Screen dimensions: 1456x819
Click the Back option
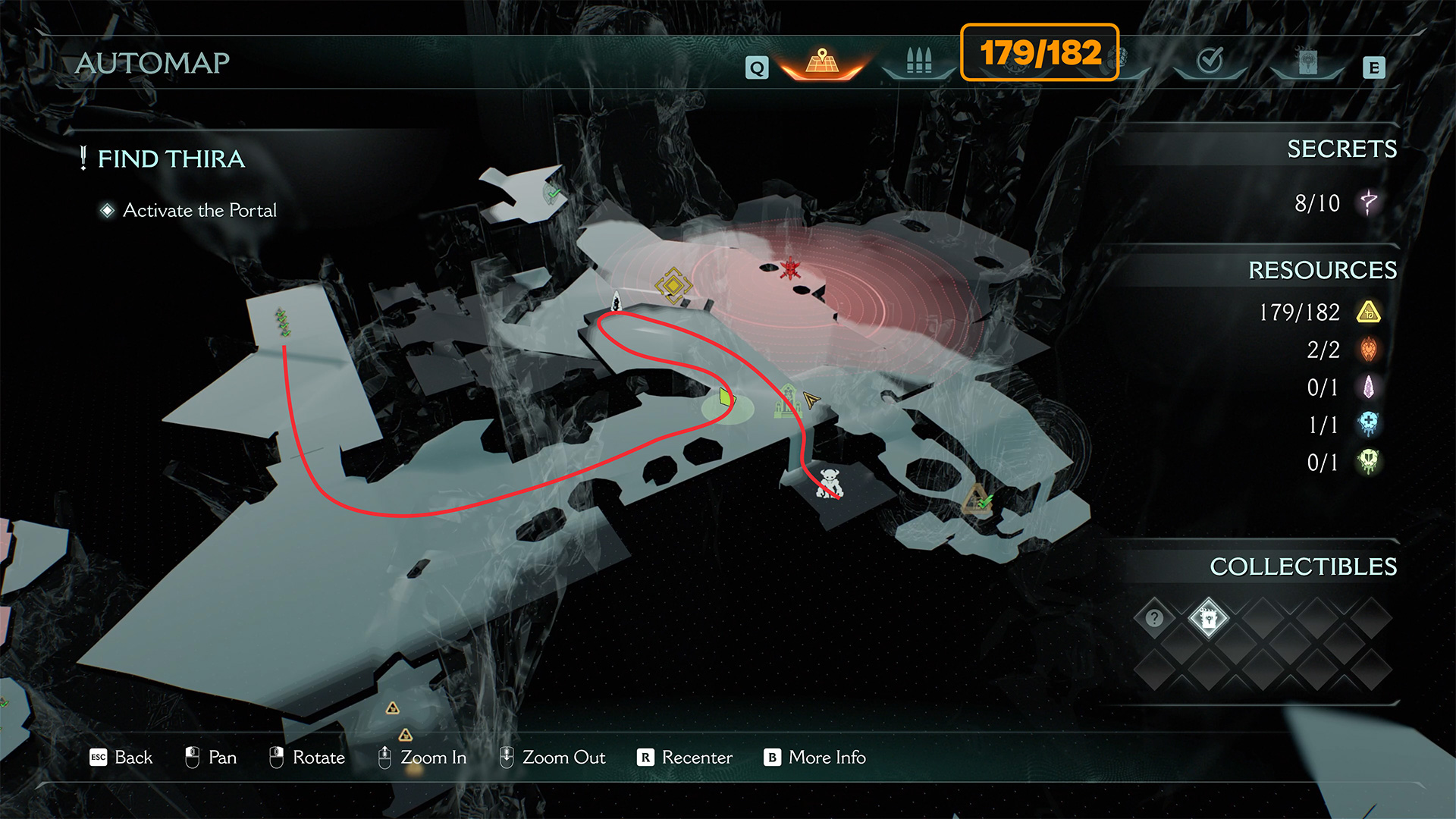coord(121,758)
